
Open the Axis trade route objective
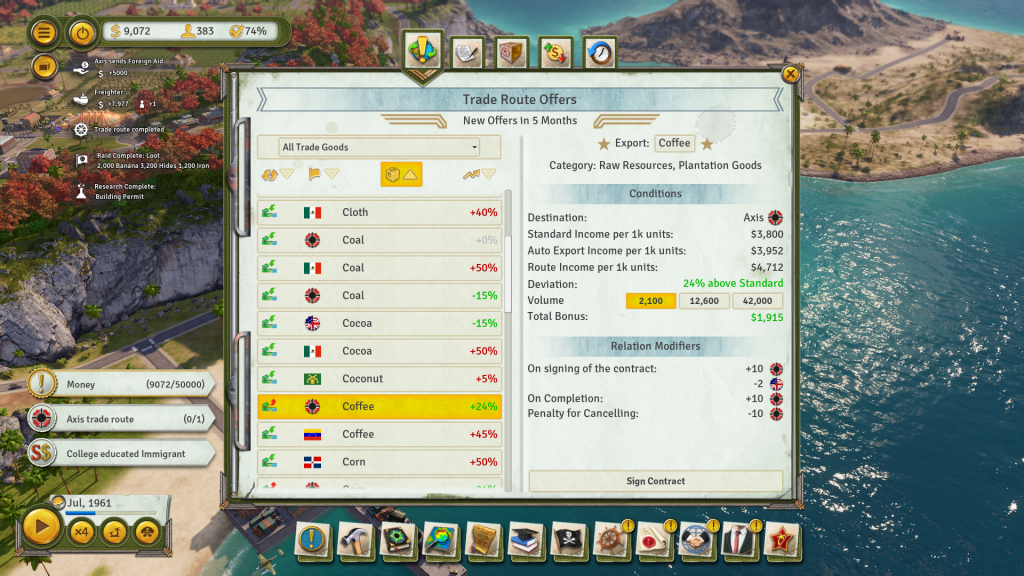tap(120, 419)
